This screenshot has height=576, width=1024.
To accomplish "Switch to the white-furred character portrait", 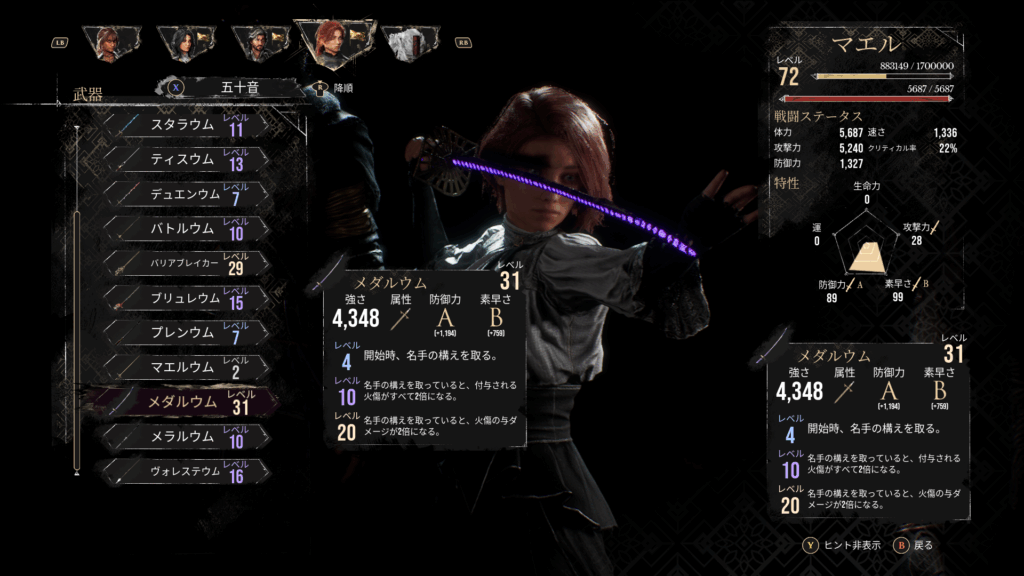I will [x=408, y=43].
